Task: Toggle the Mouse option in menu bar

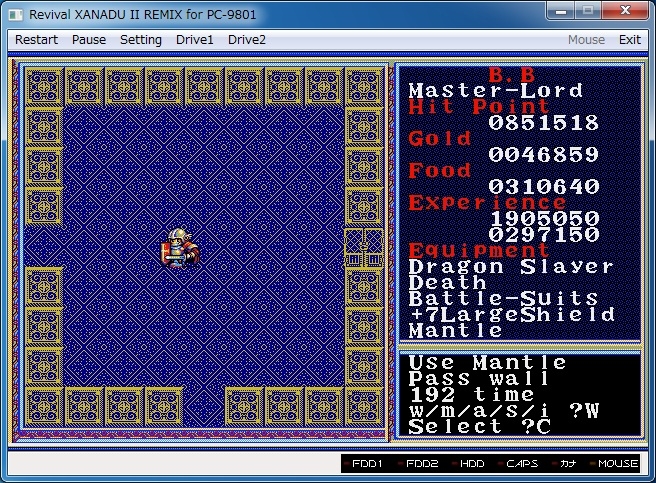Action: (586, 40)
